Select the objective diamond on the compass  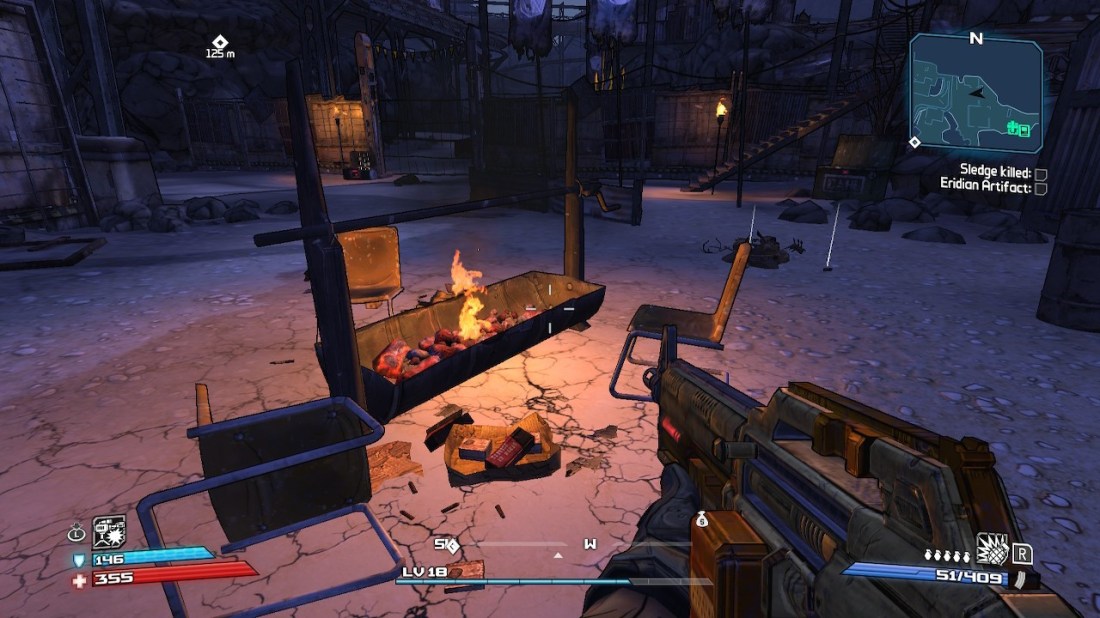tap(452, 545)
